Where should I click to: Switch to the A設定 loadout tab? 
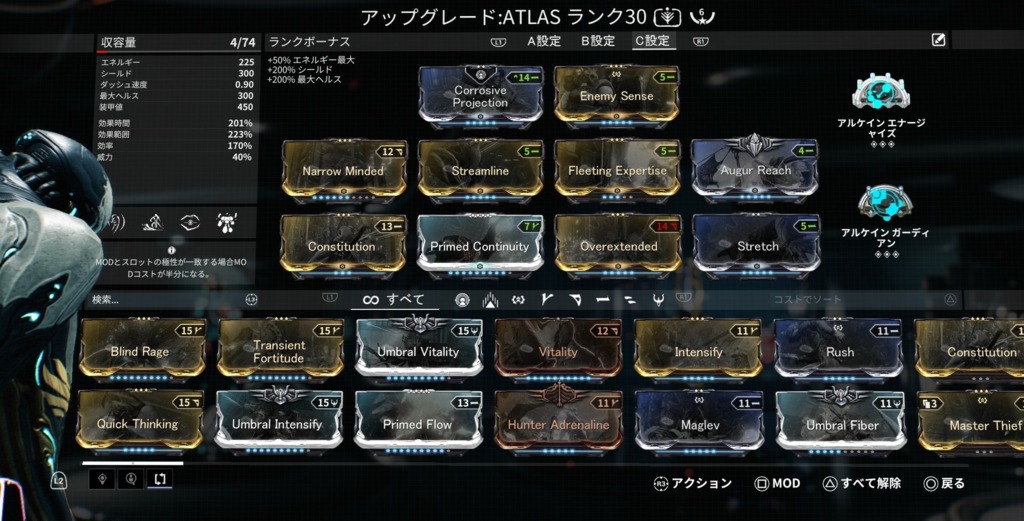544,41
